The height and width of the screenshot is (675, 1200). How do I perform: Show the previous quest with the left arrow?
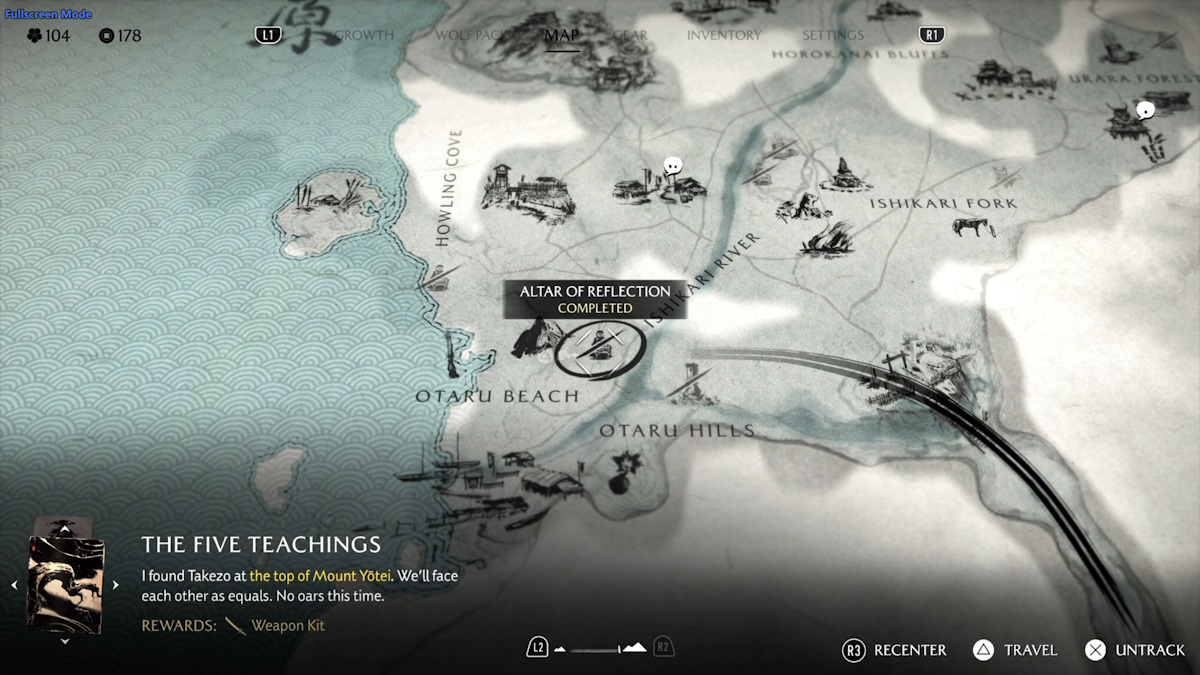[14, 585]
